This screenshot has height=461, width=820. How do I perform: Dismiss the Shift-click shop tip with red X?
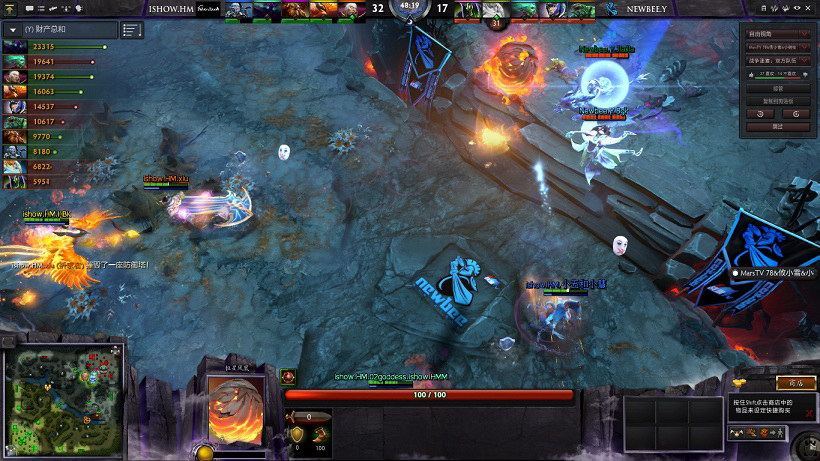tap(810, 412)
